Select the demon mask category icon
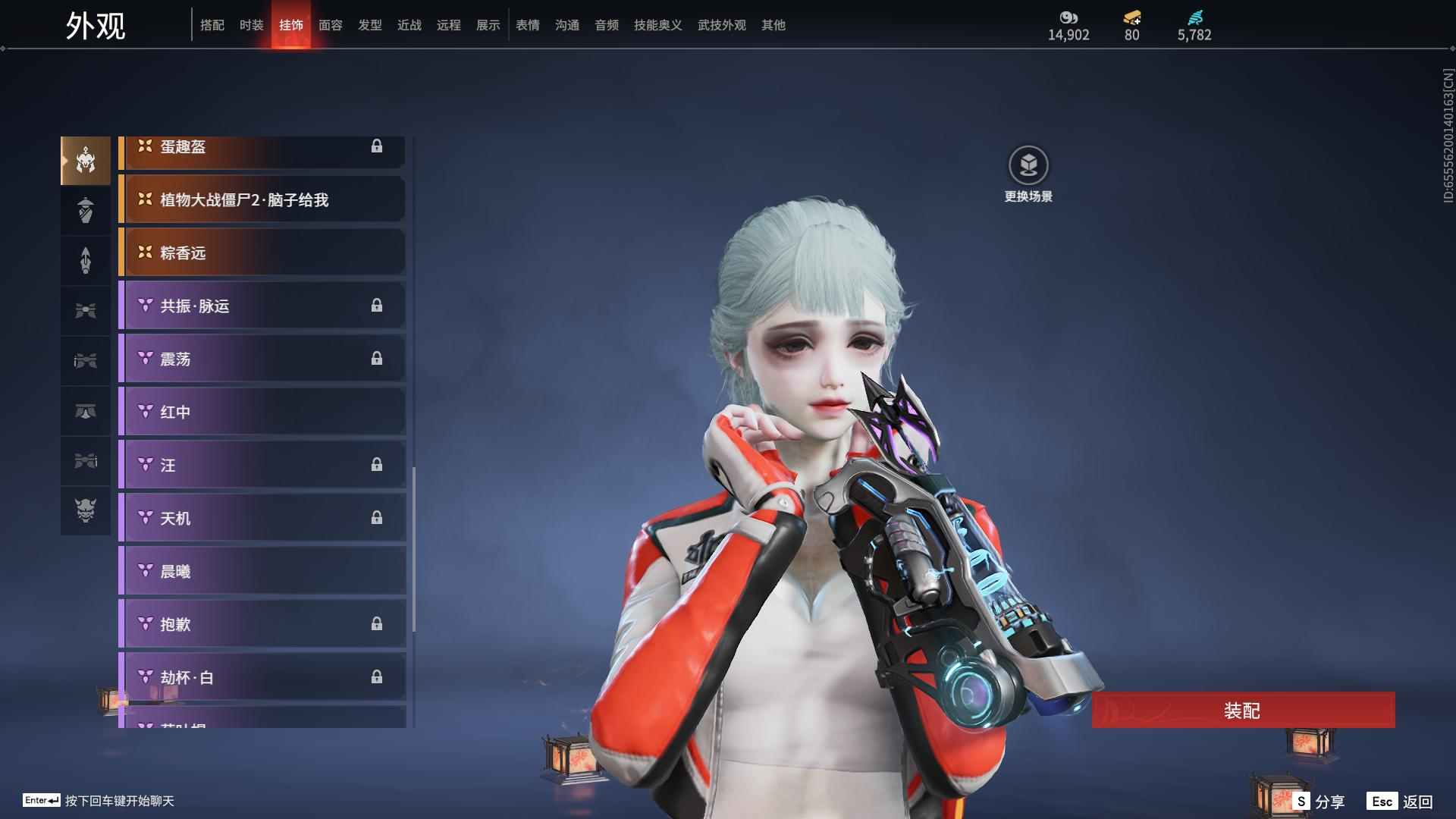This screenshot has width=1456, height=819. (86, 510)
